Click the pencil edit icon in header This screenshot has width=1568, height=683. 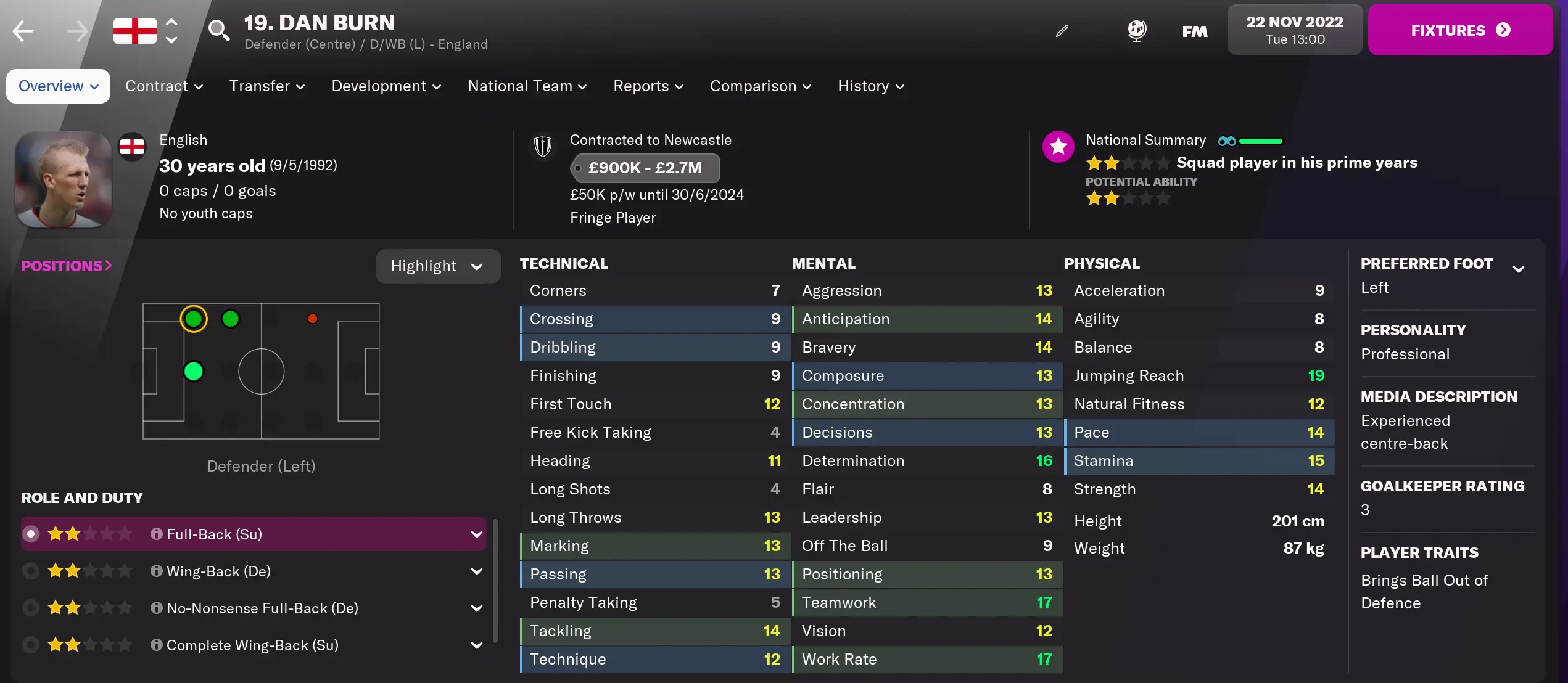pos(1062,30)
